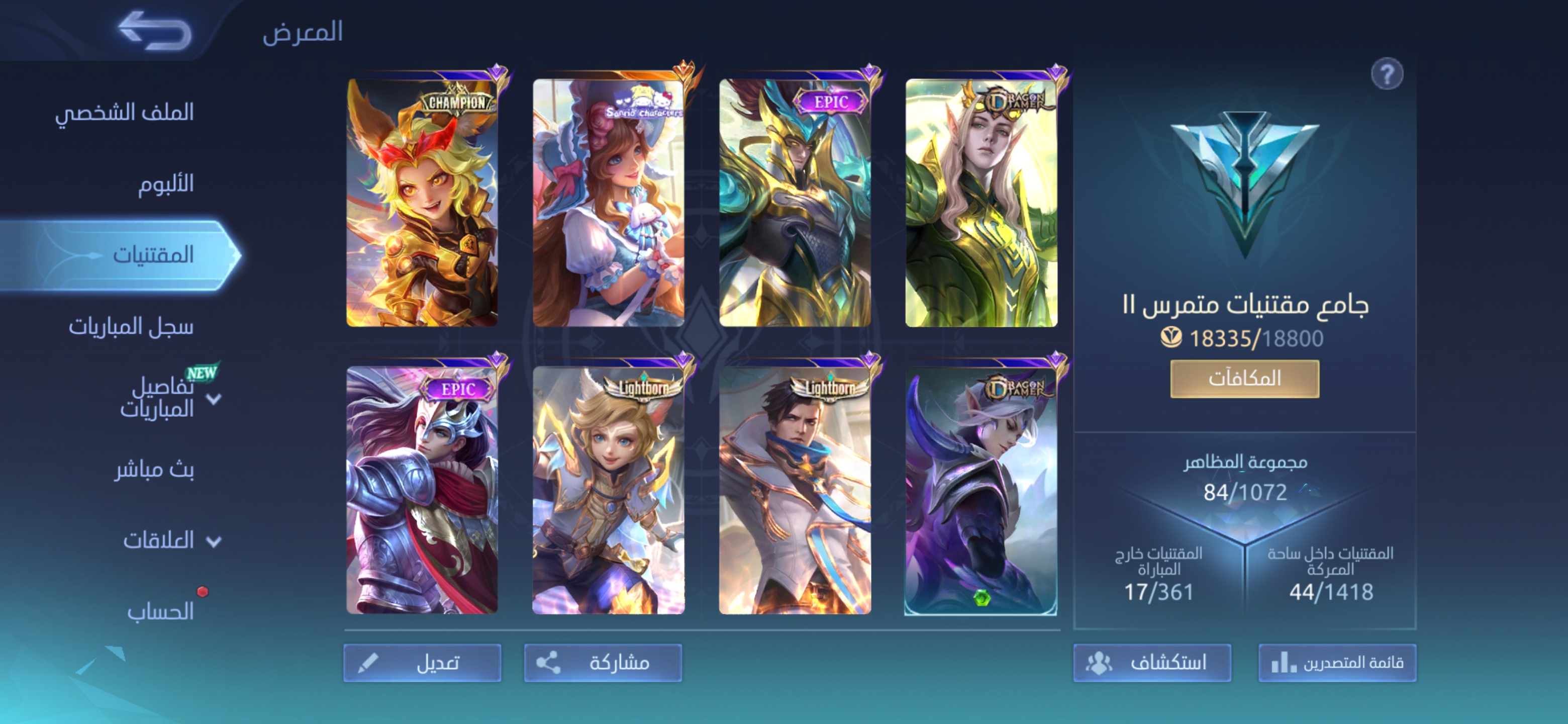The image size is (1568, 724).
Task: Share the showcase with مشاركة button
Action: 603,663
